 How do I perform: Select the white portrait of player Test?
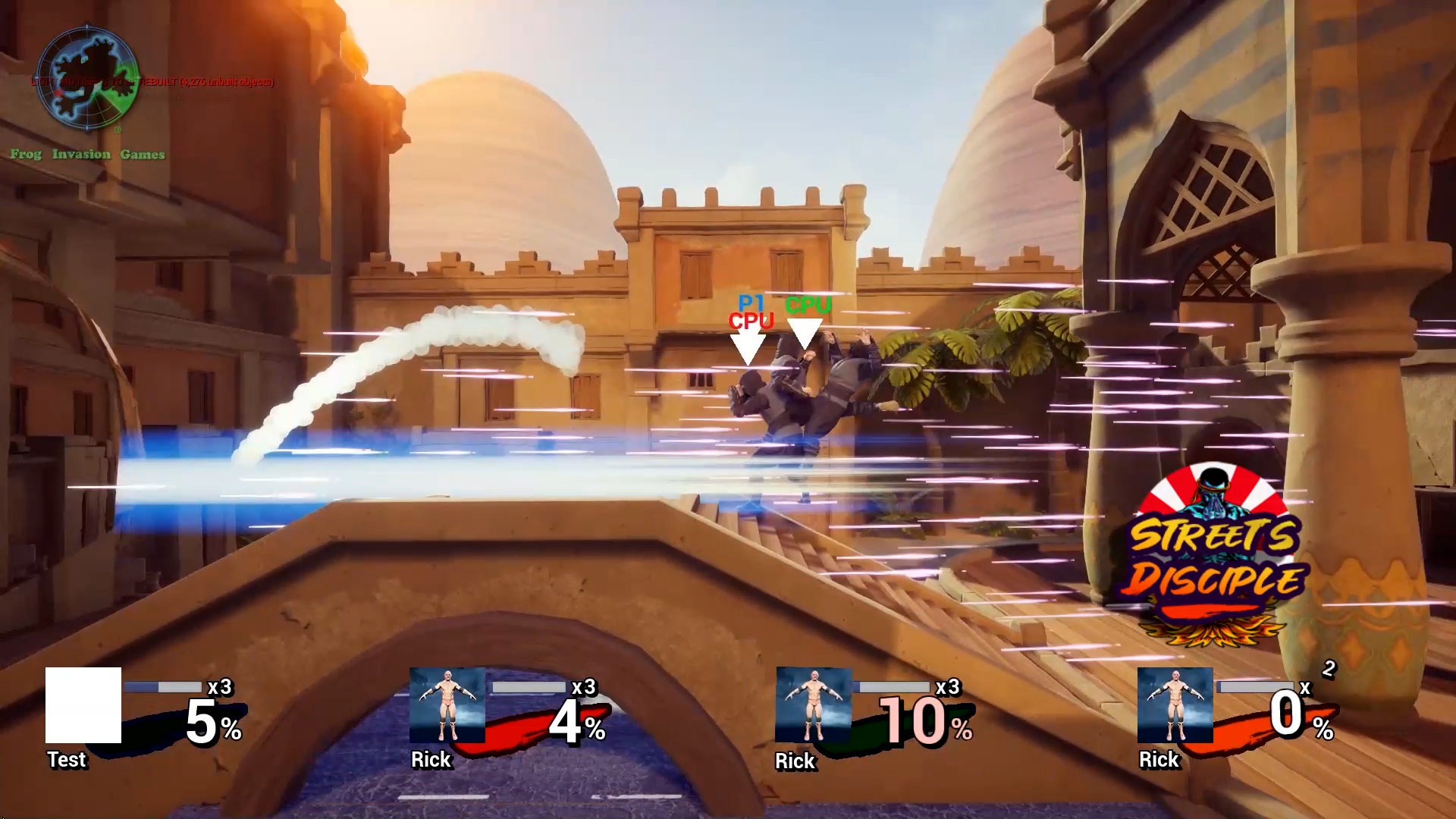click(83, 705)
